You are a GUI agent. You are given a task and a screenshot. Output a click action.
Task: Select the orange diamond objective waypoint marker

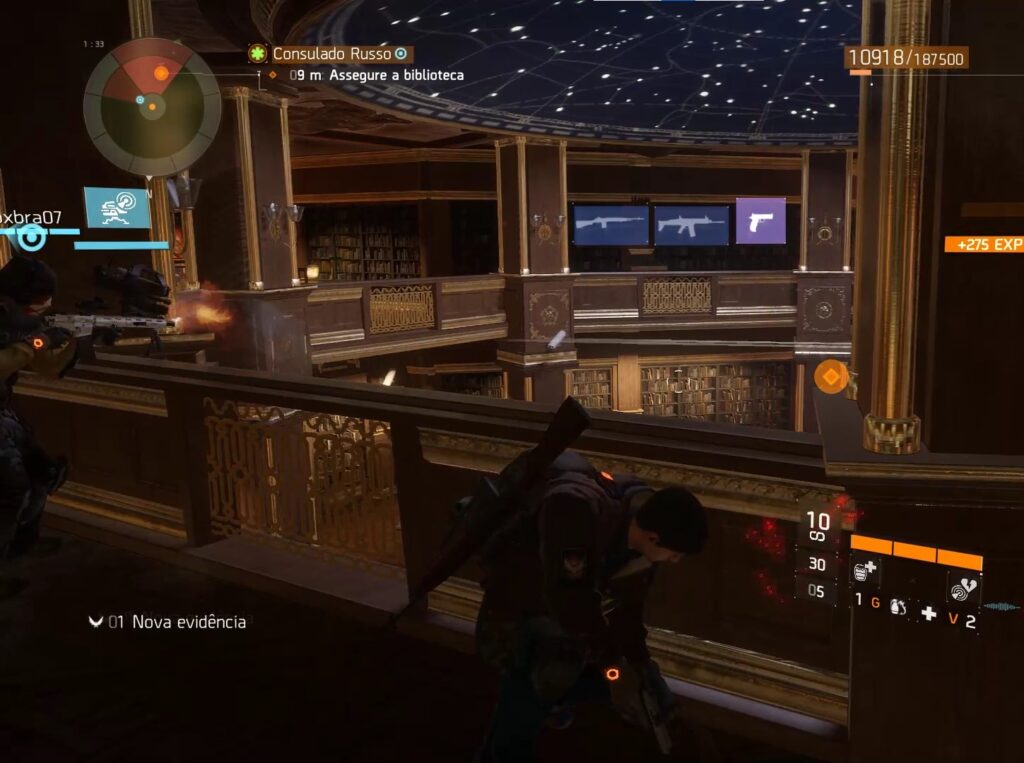(x=831, y=377)
